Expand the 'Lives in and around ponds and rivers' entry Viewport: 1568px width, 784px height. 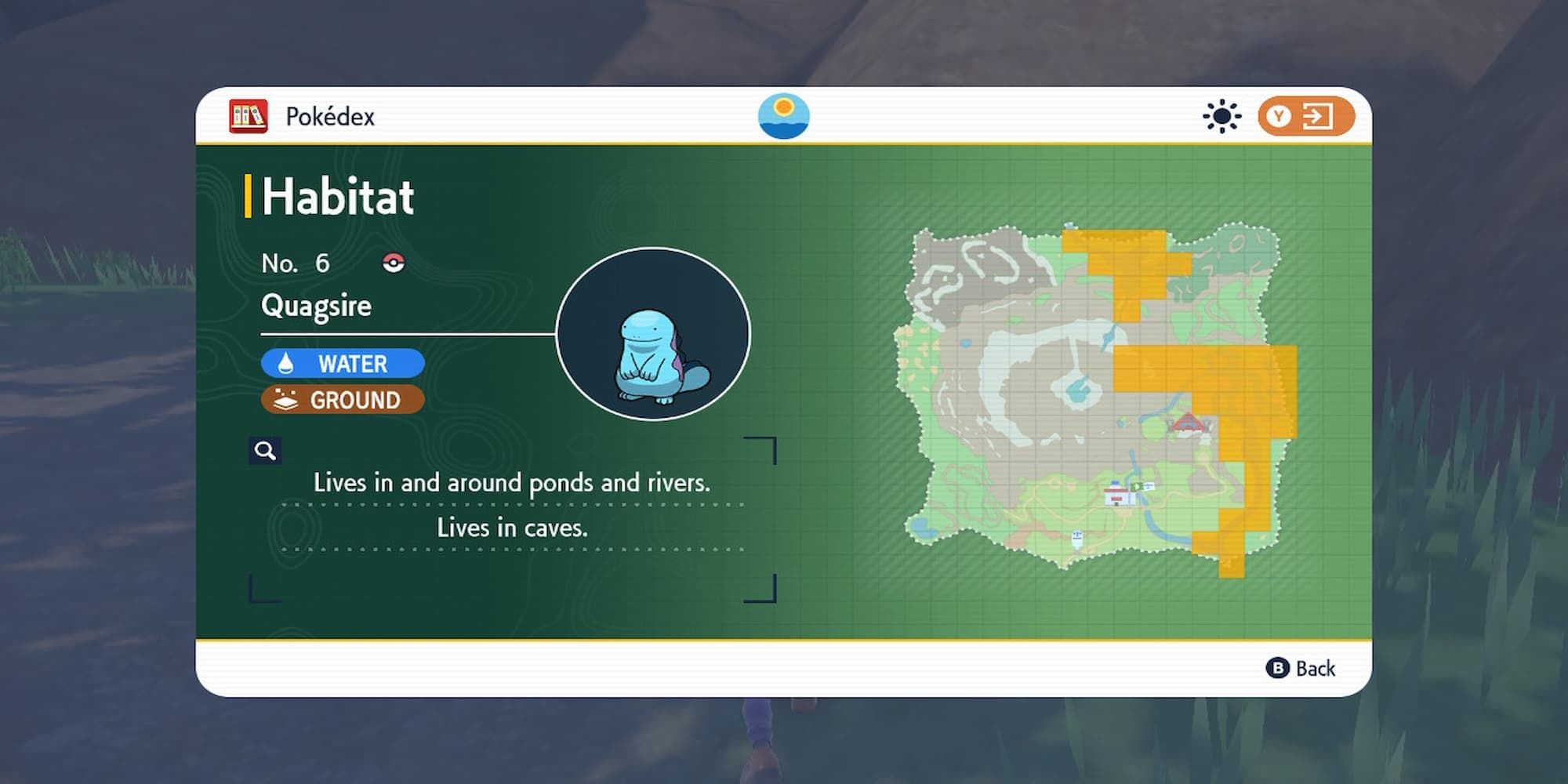tap(514, 484)
